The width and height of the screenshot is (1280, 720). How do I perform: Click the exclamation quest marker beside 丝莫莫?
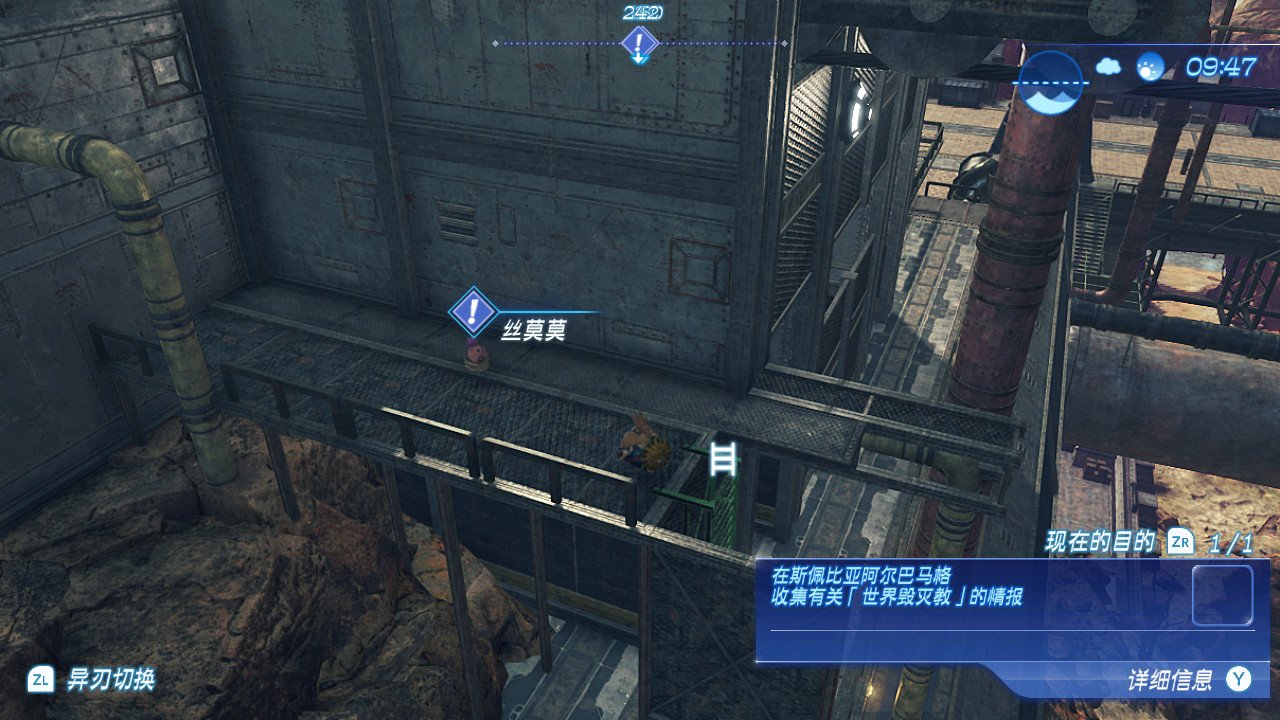coord(473,310)
